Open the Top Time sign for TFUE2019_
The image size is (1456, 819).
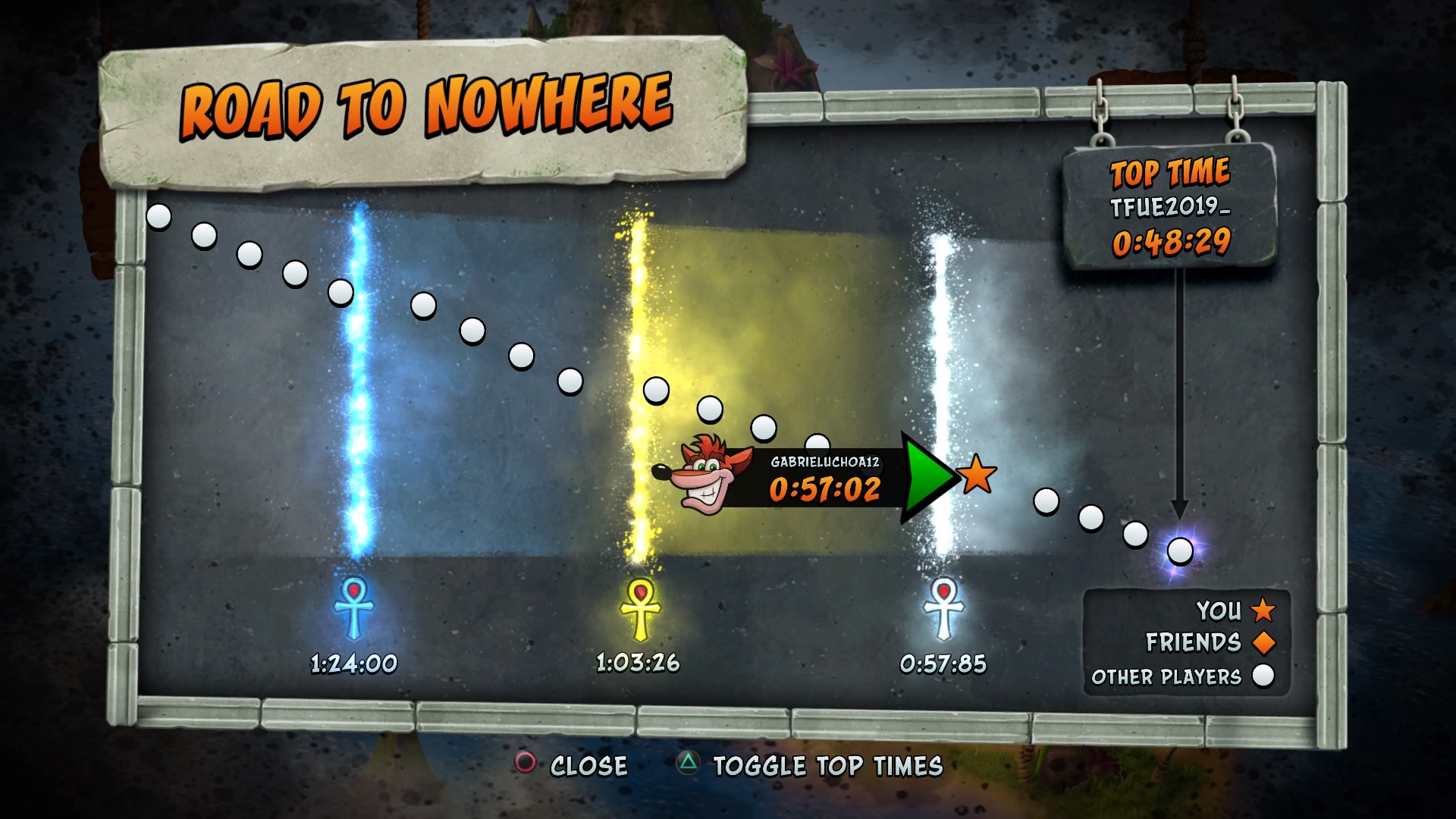[x=1169, y=206]
